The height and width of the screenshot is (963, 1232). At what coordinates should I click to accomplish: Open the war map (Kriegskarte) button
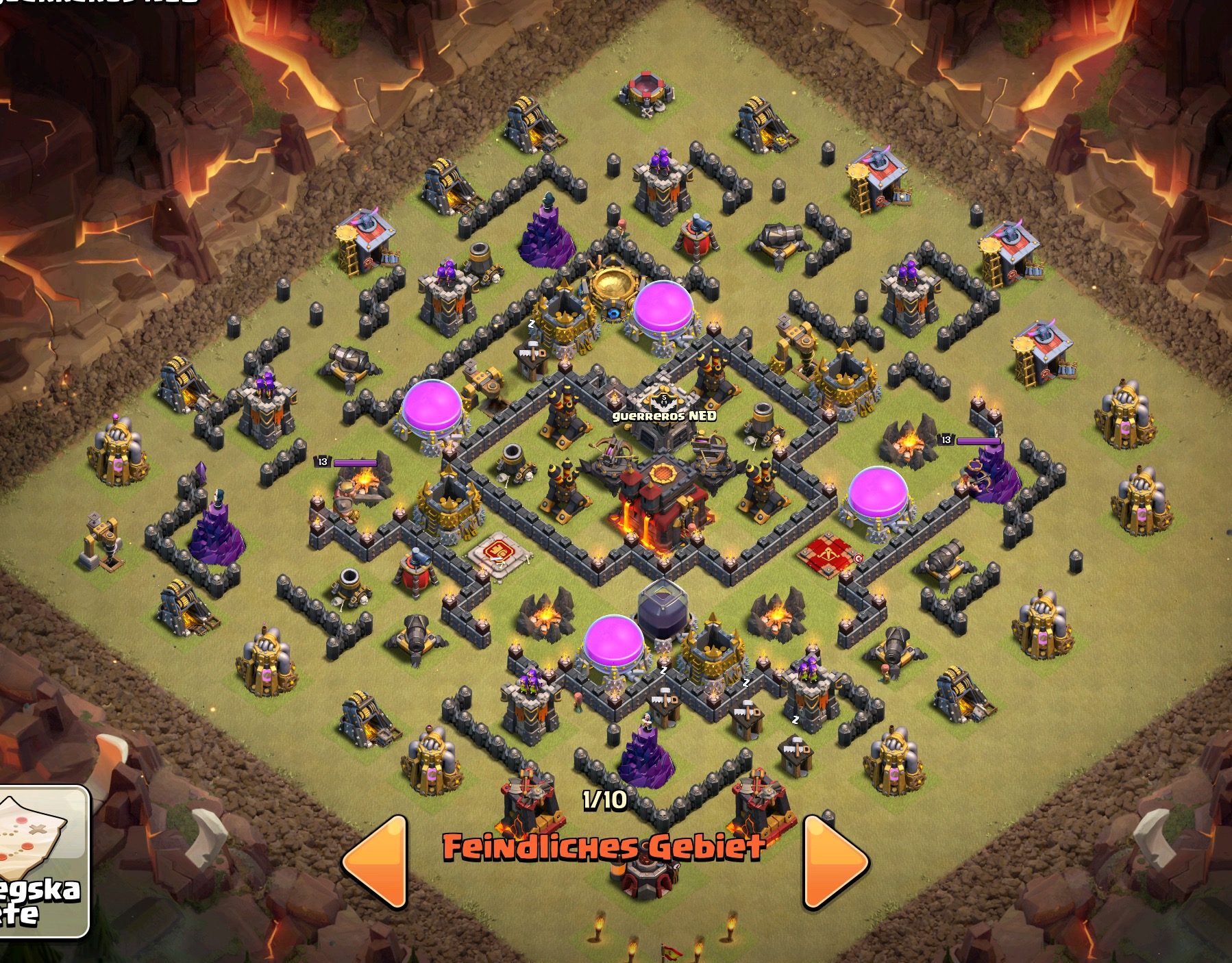tap(42, 862)
